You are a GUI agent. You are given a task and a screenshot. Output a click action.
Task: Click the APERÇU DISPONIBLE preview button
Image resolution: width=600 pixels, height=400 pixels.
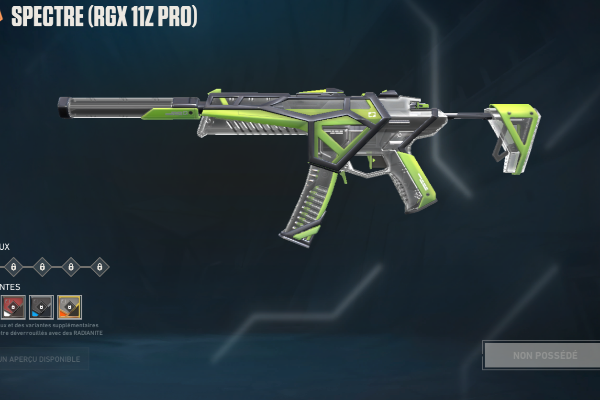42,358
